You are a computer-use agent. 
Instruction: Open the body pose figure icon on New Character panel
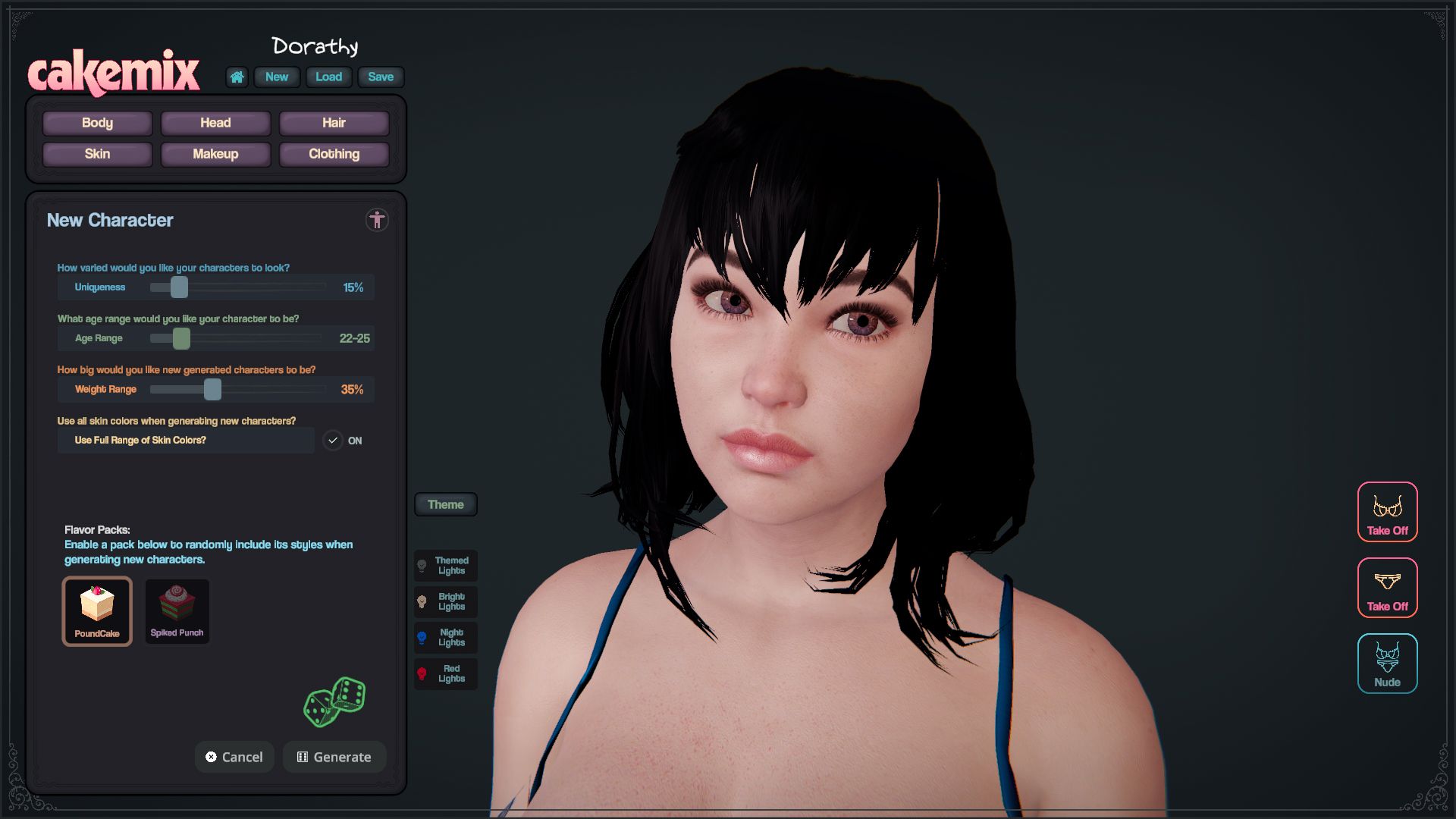click(x=377, y=220)
